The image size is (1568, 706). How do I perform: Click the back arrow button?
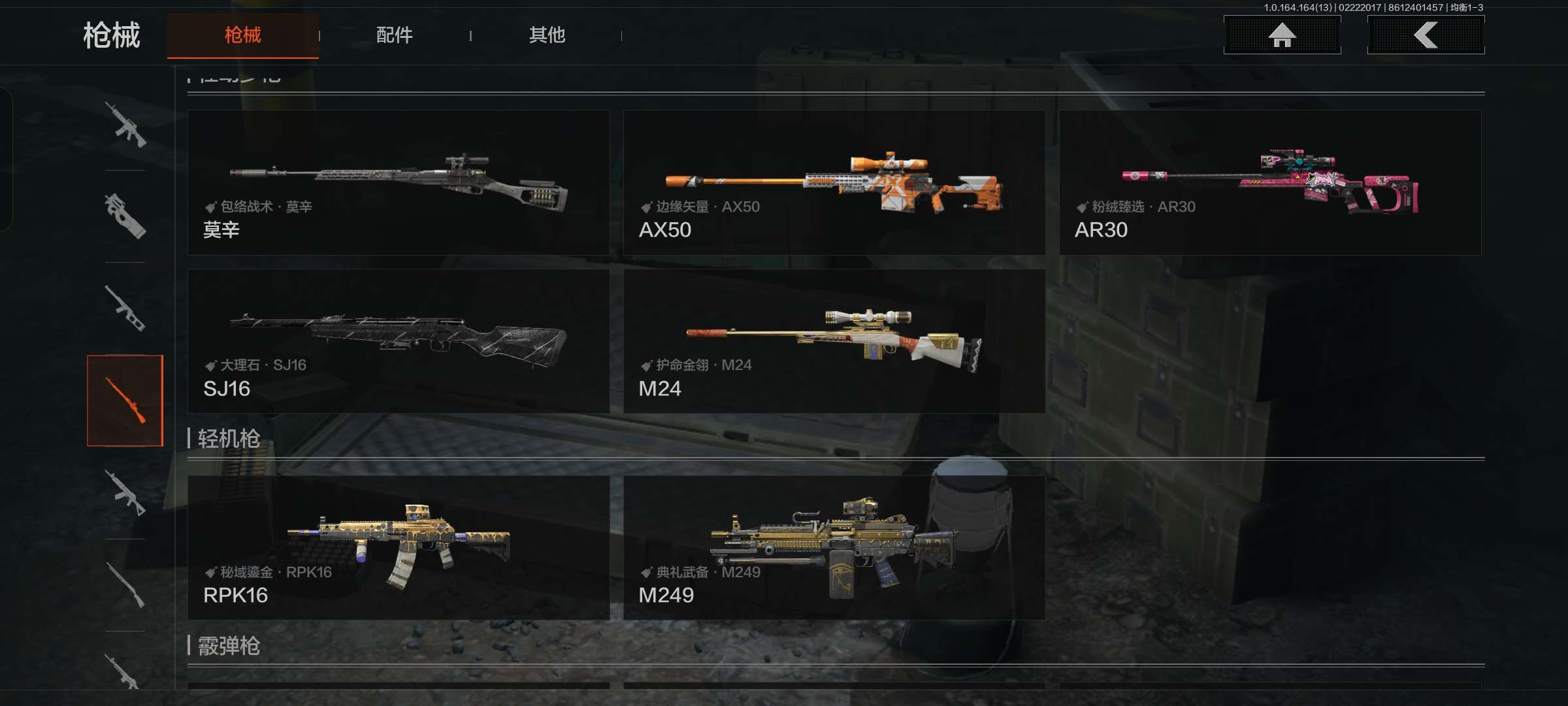click(1426, 35)
